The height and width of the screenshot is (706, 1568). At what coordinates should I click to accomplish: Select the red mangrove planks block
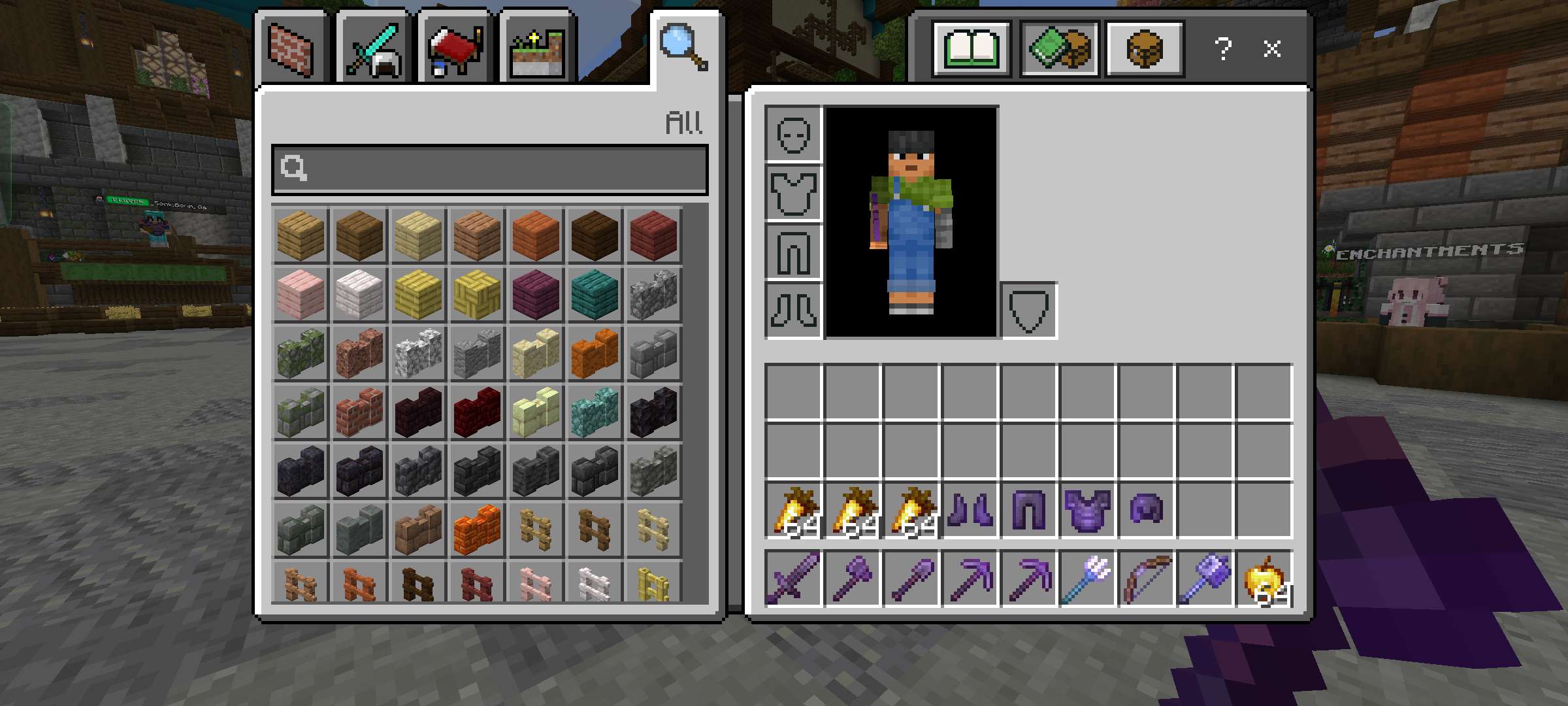[x=653, y=236]
